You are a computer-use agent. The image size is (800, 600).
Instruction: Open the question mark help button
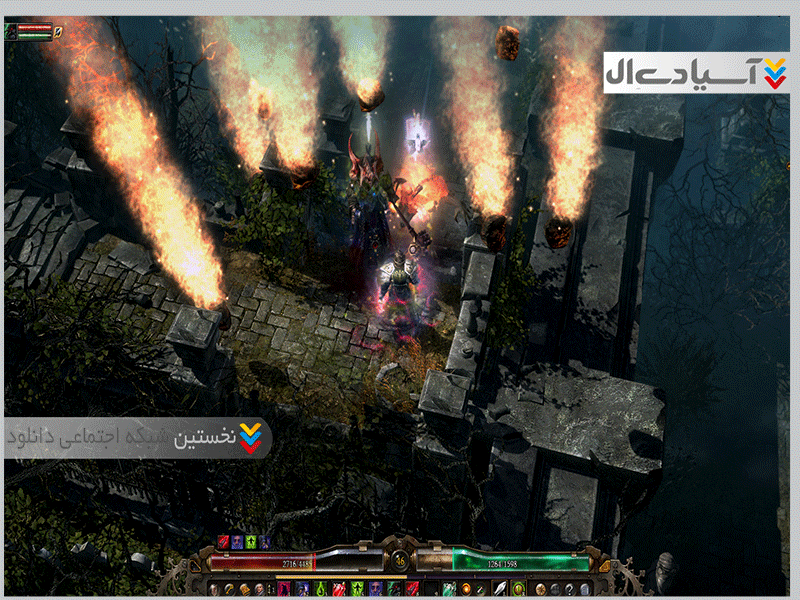570,588
